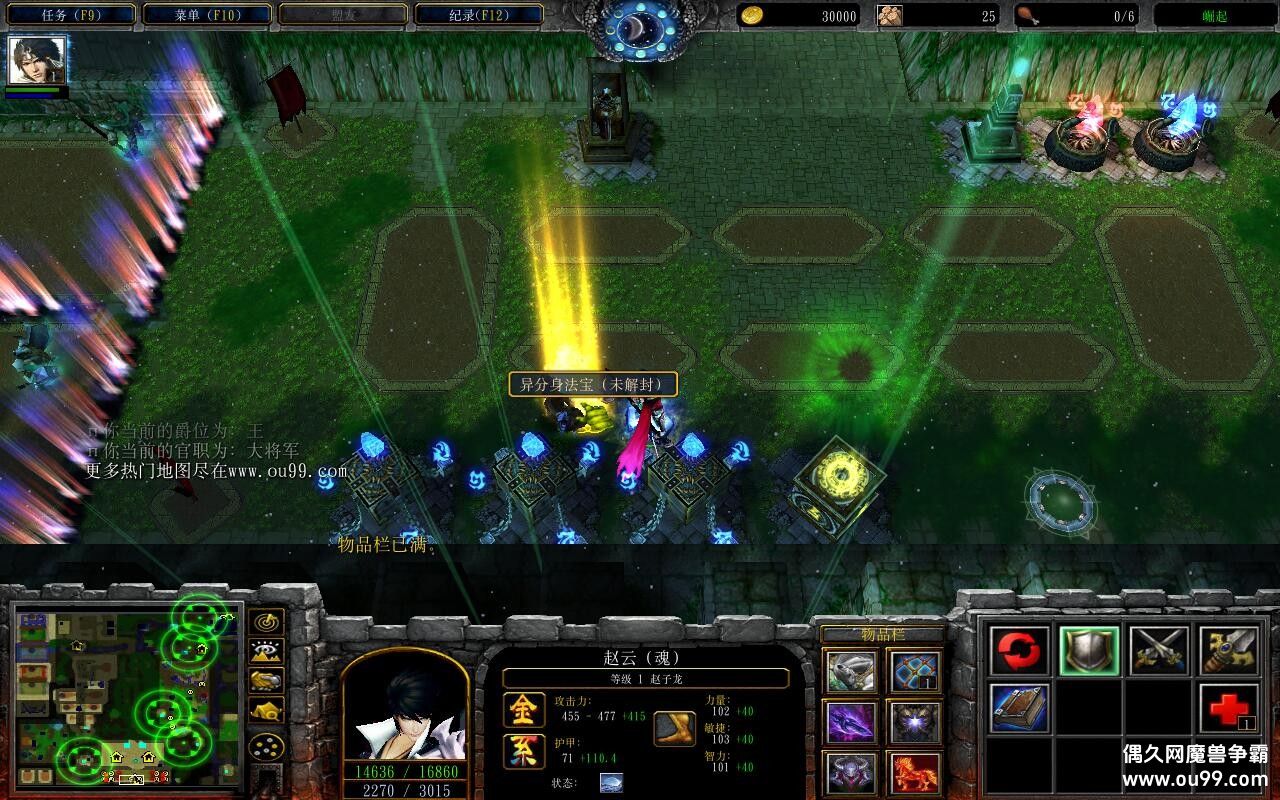
Task: Select the hero portrait icon at top-left
Action: coord(38,60)
